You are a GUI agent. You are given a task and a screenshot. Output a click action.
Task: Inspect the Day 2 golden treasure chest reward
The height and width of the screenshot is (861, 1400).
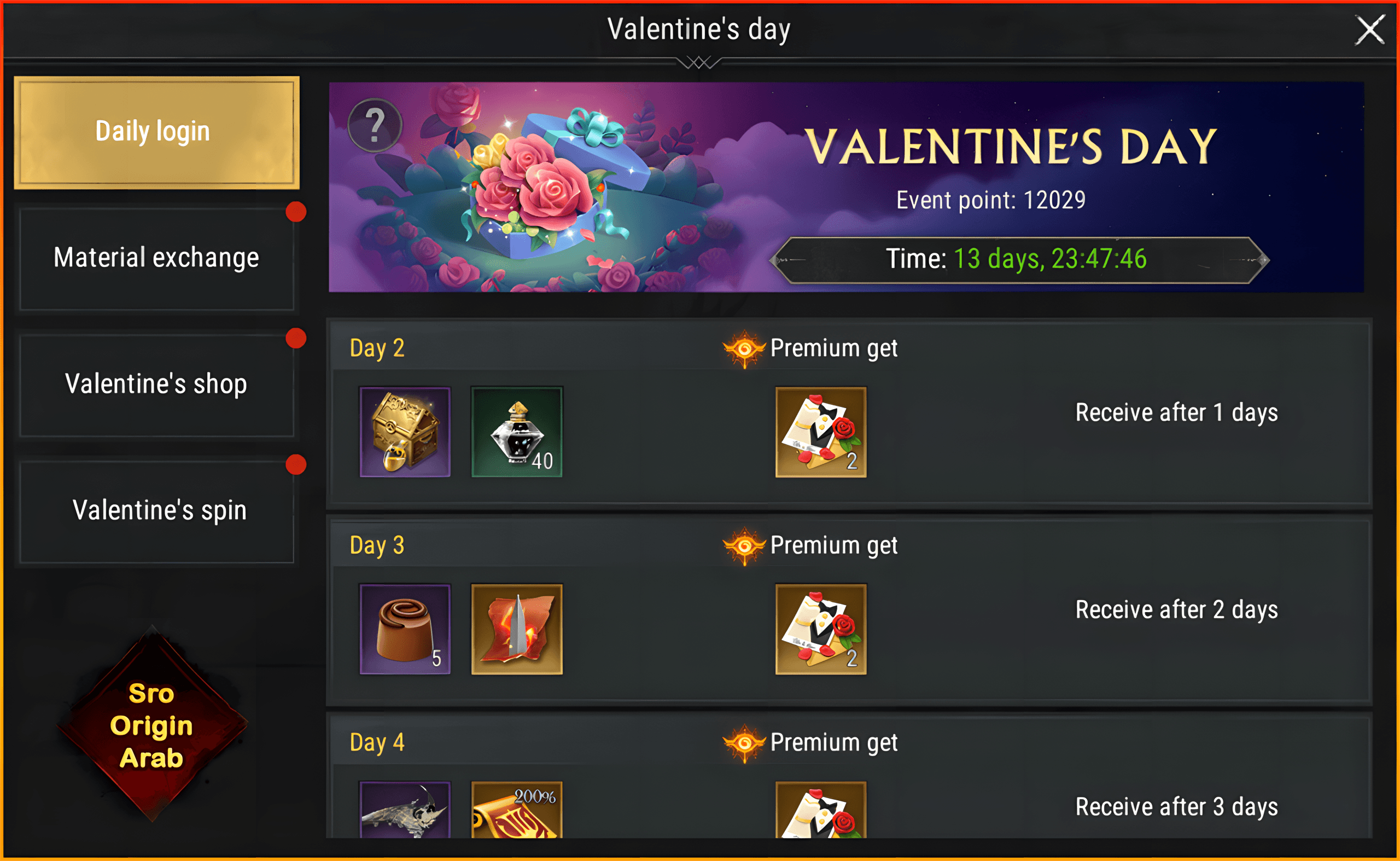pos(405,432)
